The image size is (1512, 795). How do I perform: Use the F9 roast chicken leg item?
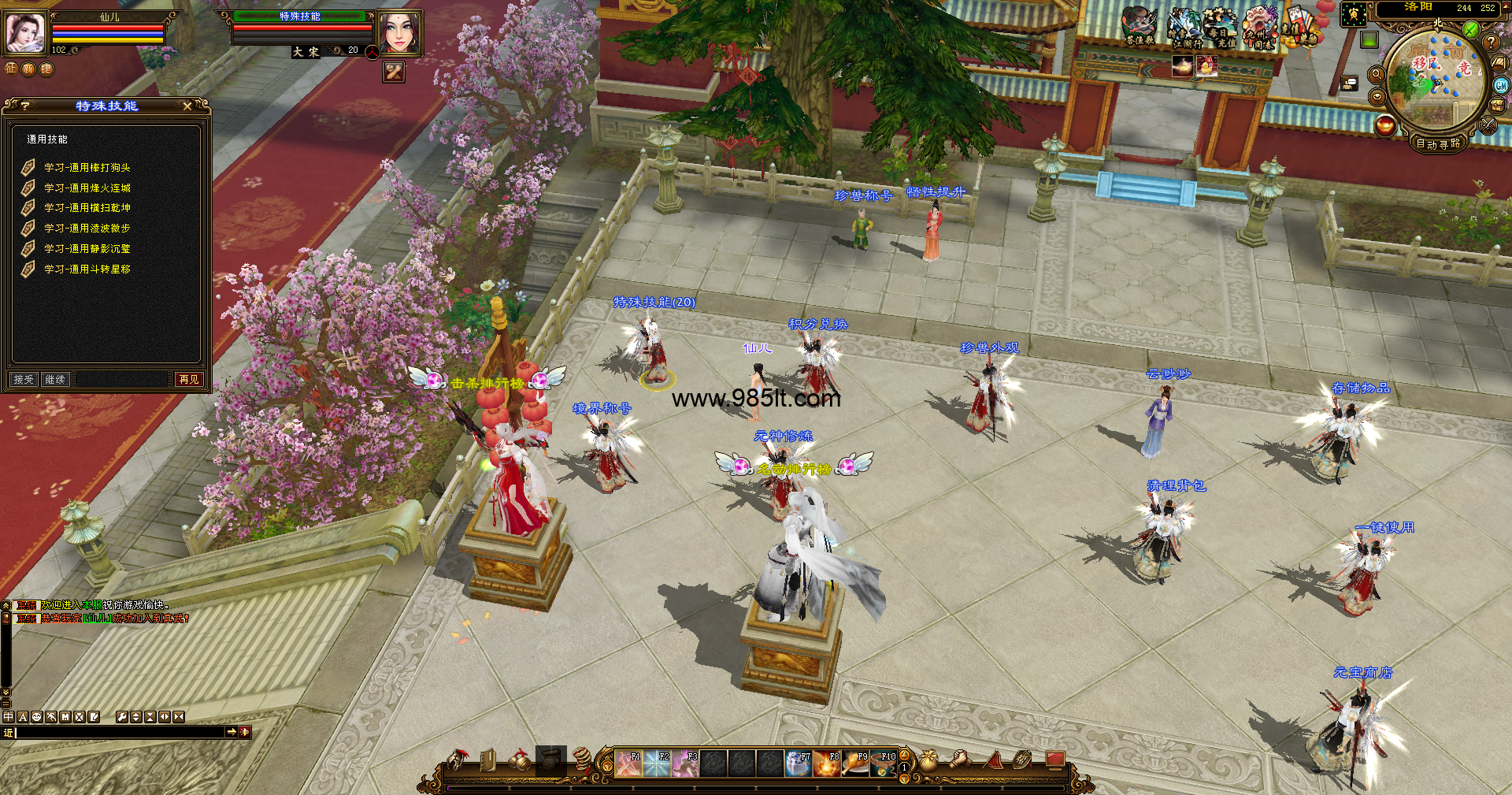click(x=855, y=763)
